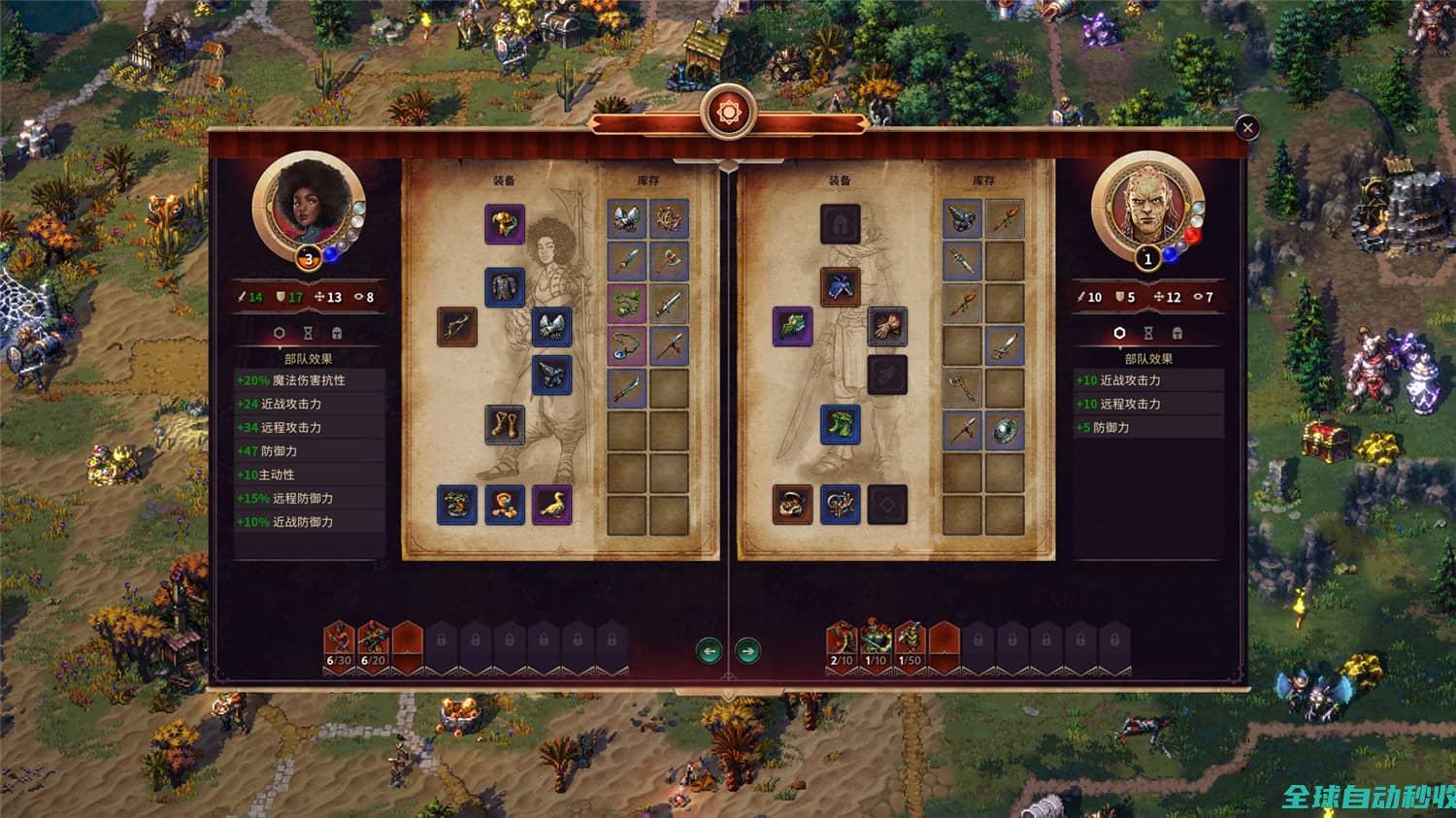The height and width of the screenshot is (818, 1456).
Task: Open the 装备 equipment tab for the right hero
Action: (x=841, y=179)
